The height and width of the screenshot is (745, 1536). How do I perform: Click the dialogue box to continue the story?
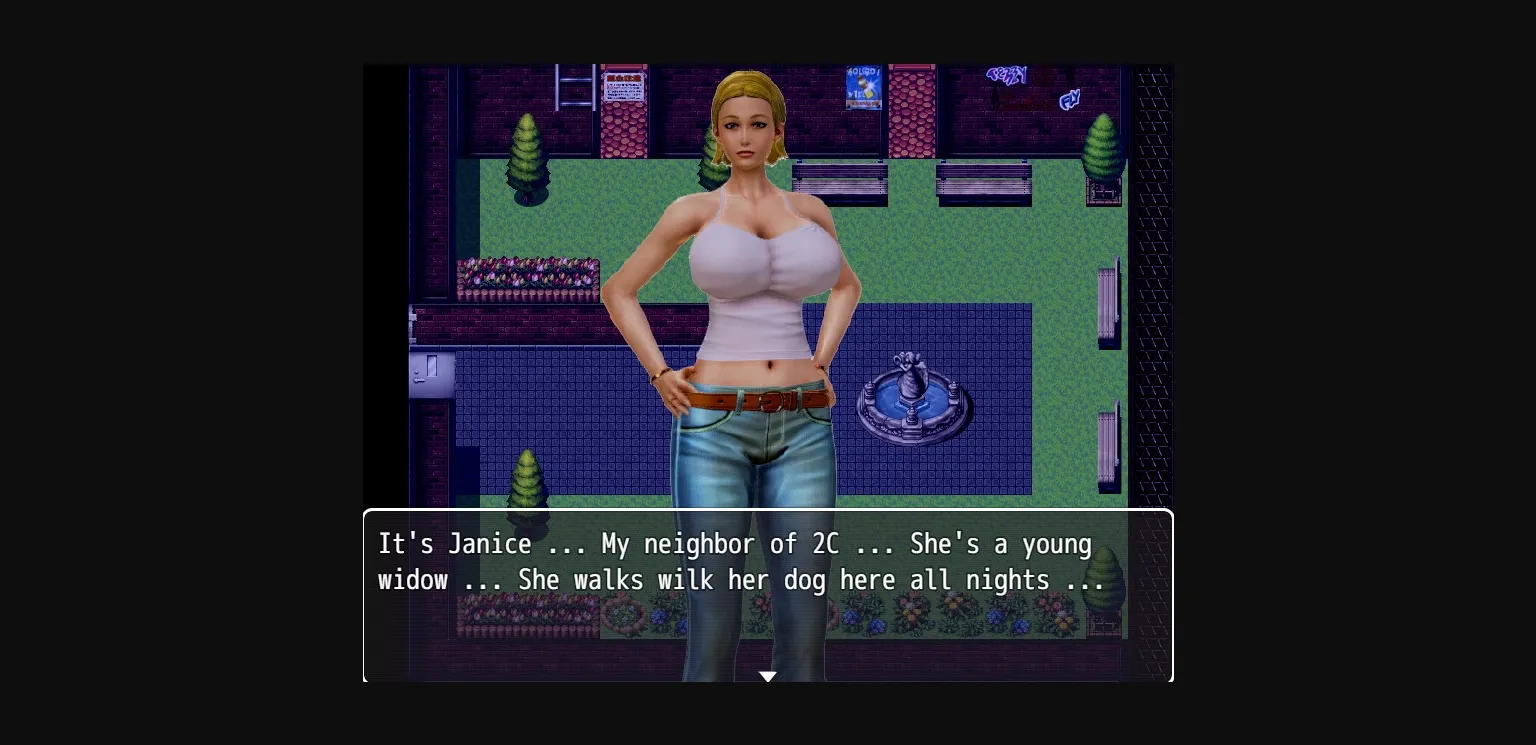click(768, 595)
